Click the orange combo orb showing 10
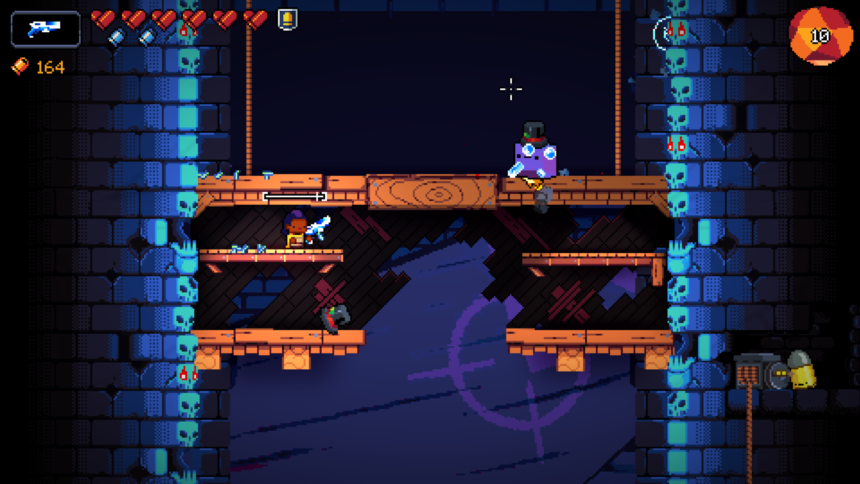 pos(820,36)
